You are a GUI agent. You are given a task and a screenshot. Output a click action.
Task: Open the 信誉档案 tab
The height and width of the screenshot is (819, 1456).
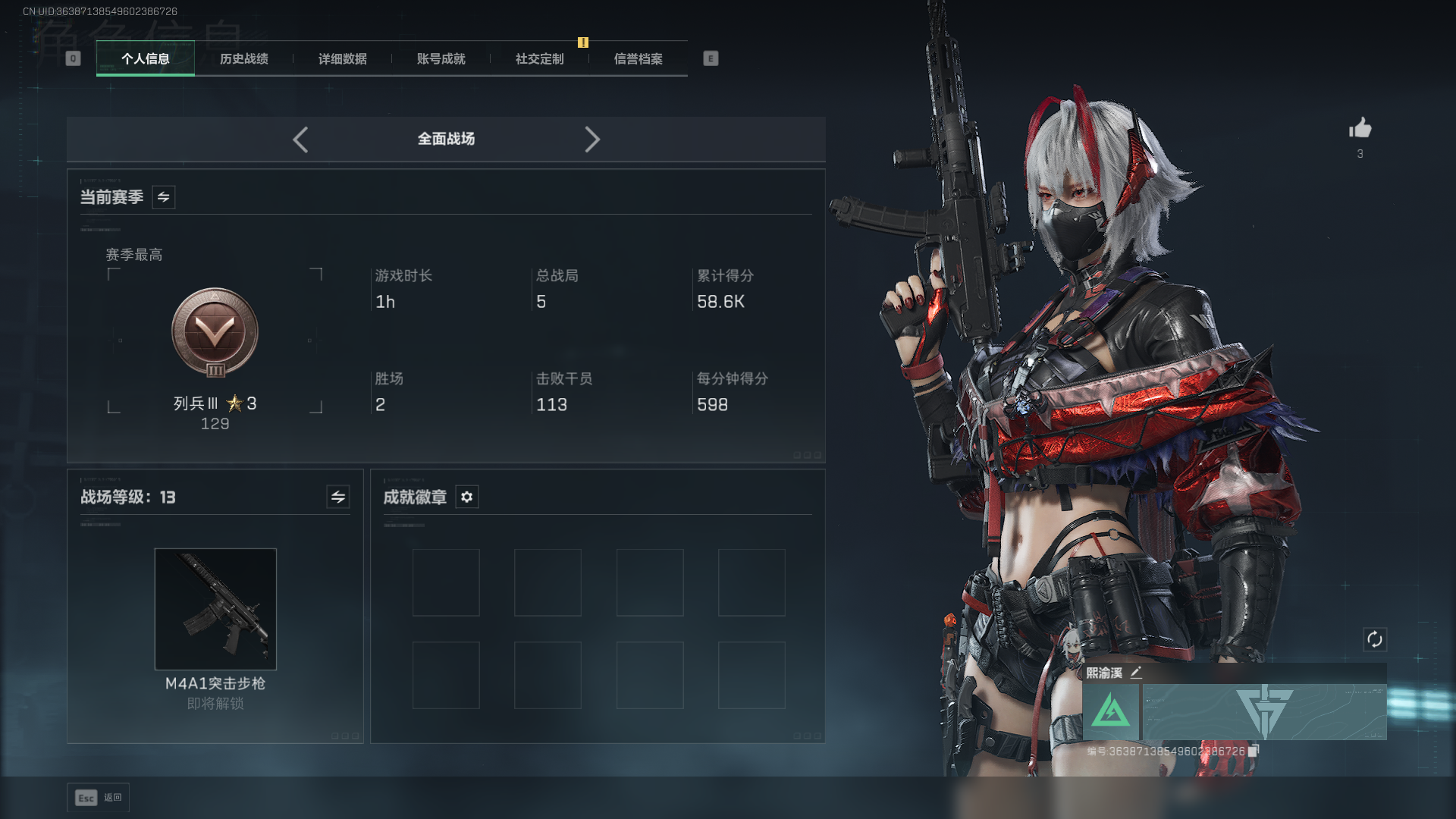(x=638, y=59)
